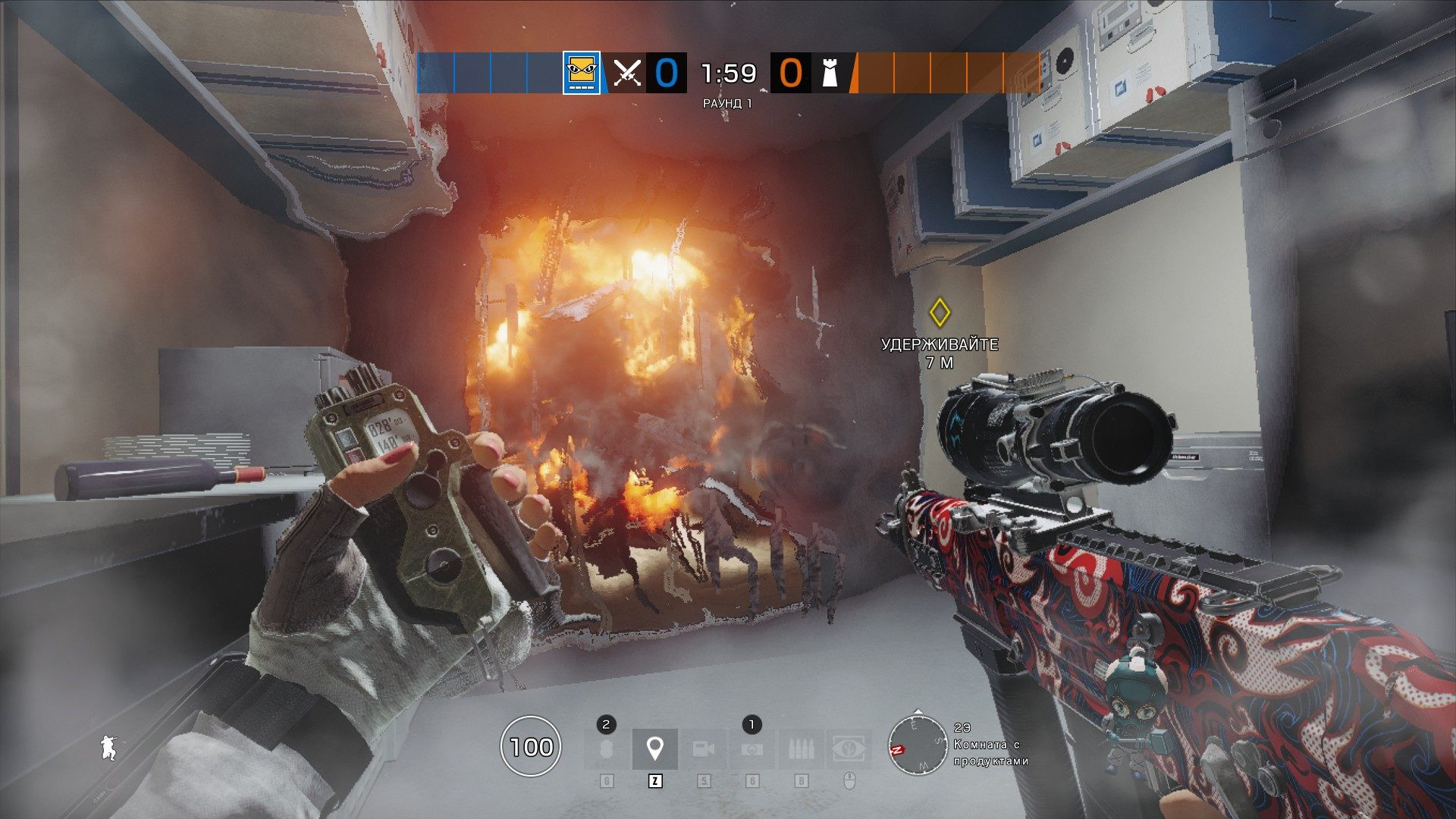Activate the eye ability icon
The width and height of the screenshot is (1456, 819).
pyautogui.click(x=849, y=749)
